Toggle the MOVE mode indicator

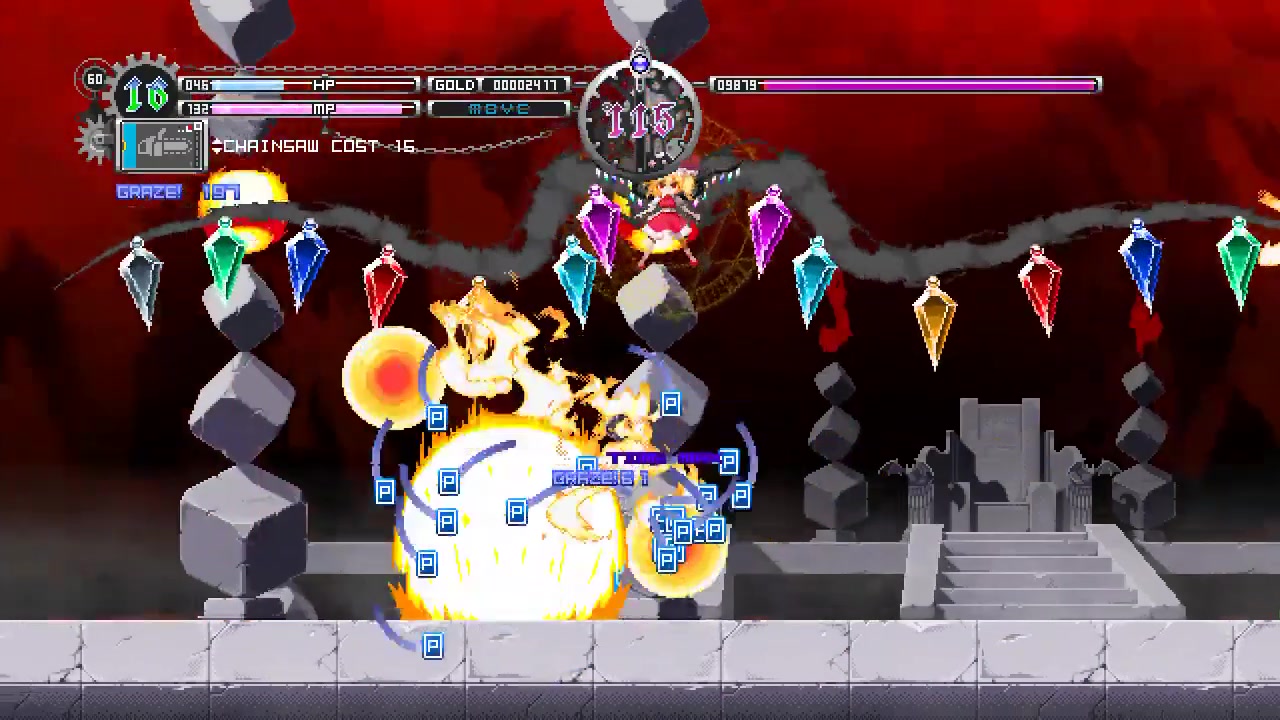[x=500, y=108]
